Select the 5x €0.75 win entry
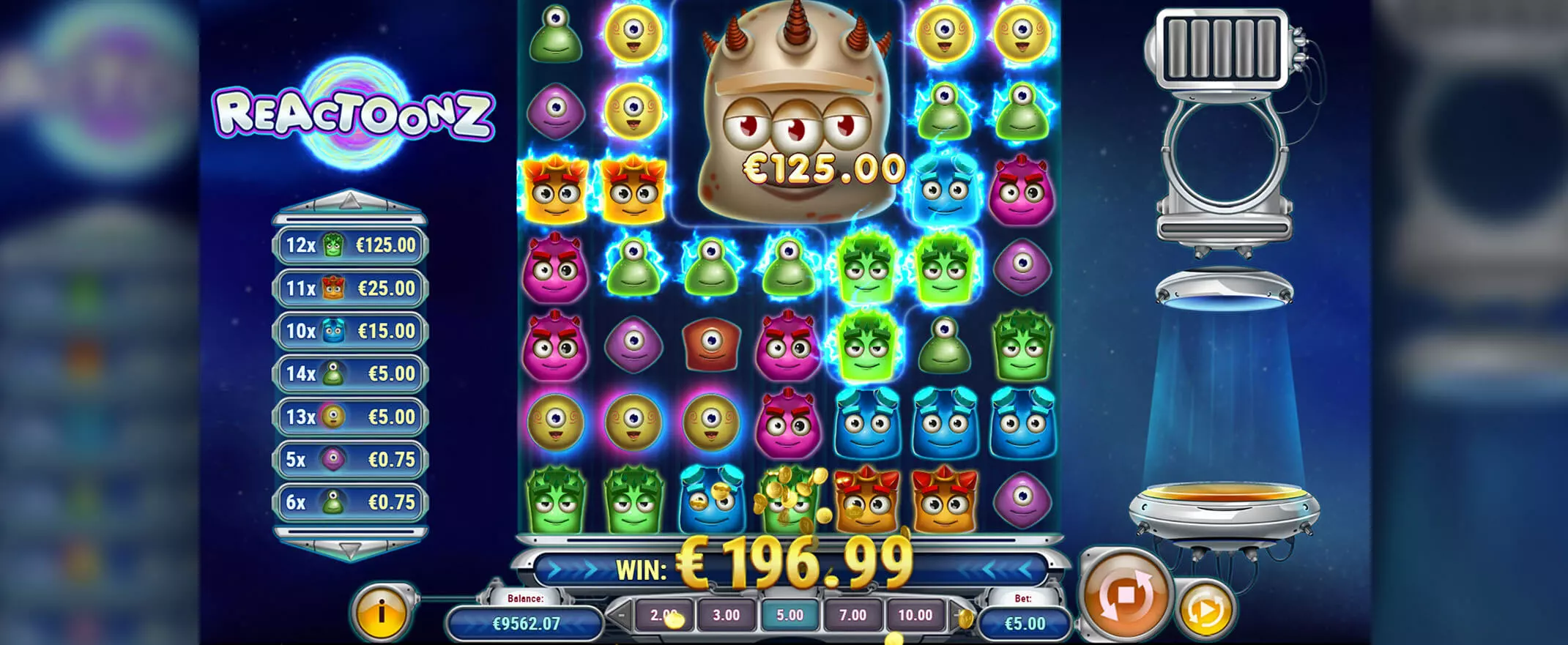Viewport: 1568px width, 645px height. [350, 460]
